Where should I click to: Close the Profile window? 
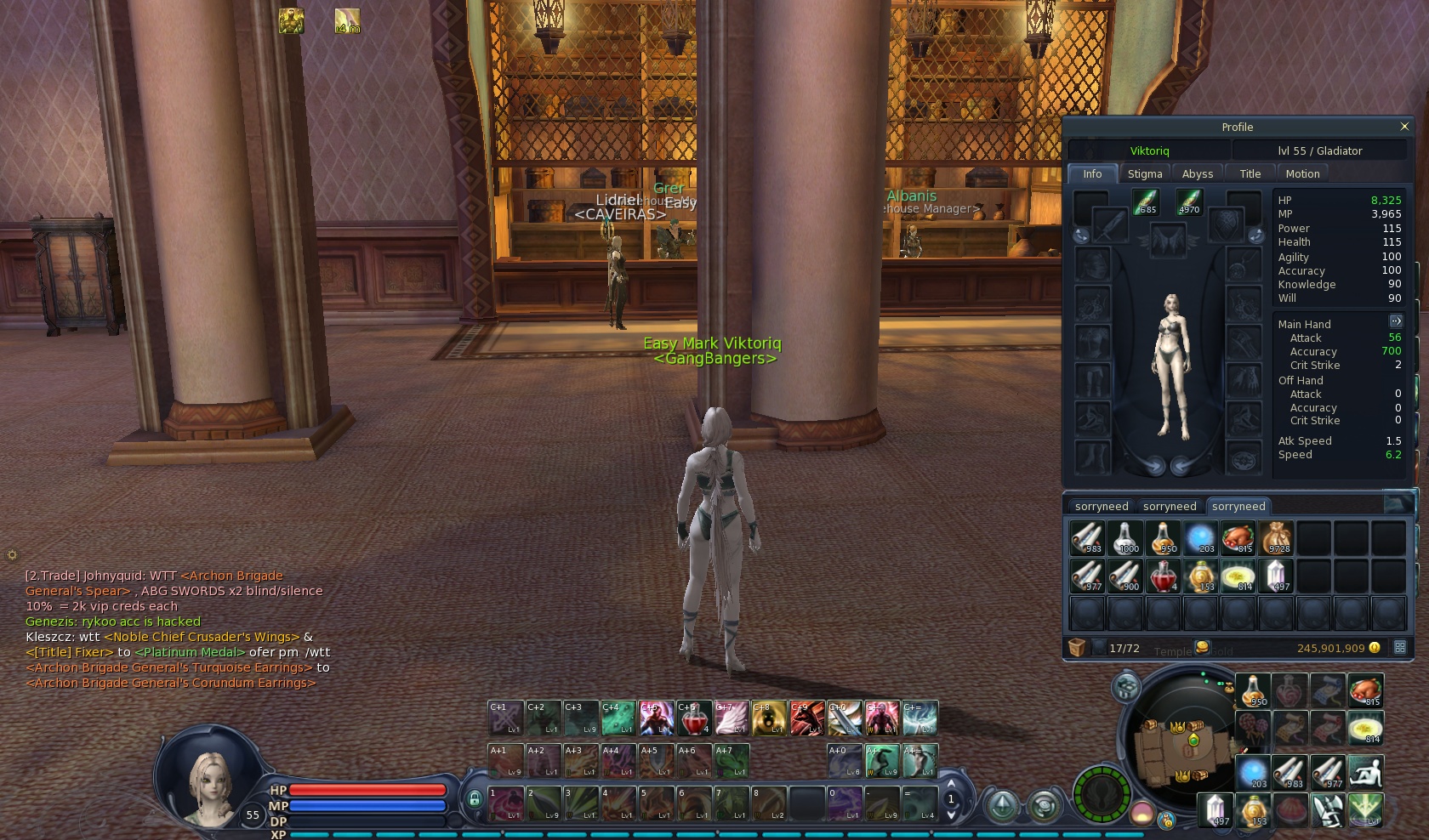pos(1403,127)
